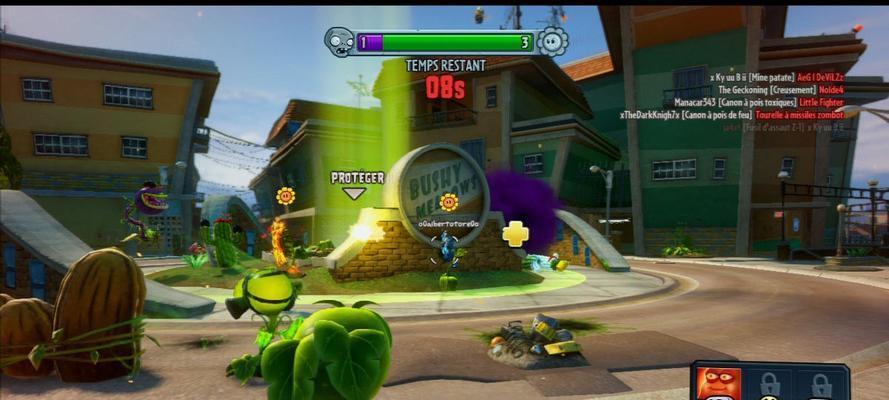Select the PROTEGER objective marker

[x=357, y=178]
